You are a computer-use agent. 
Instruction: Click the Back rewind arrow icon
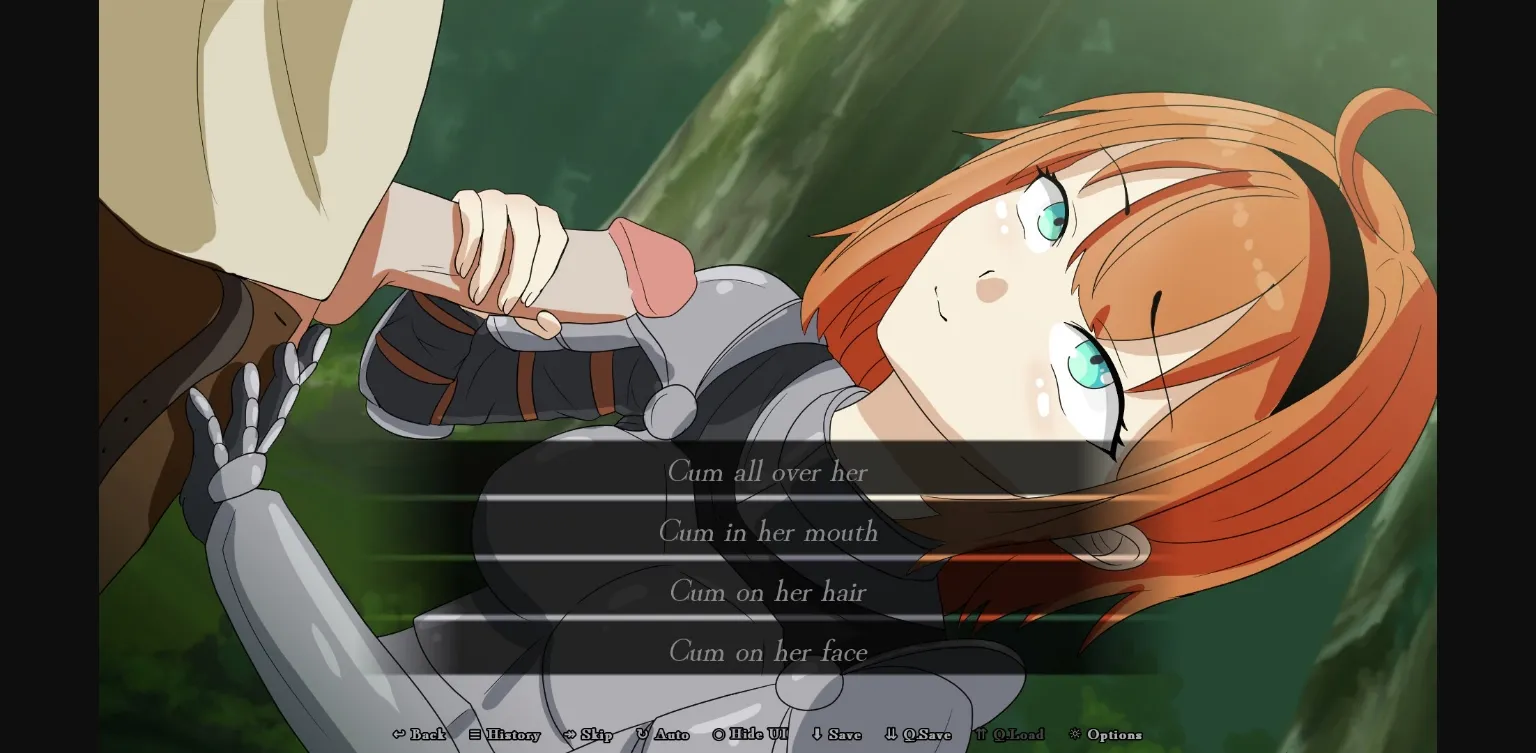398,734
